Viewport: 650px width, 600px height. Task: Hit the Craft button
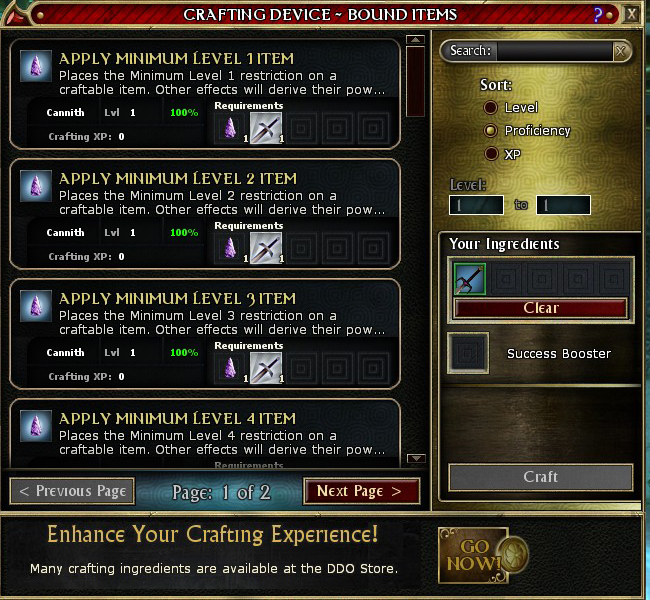click(541, 477)
